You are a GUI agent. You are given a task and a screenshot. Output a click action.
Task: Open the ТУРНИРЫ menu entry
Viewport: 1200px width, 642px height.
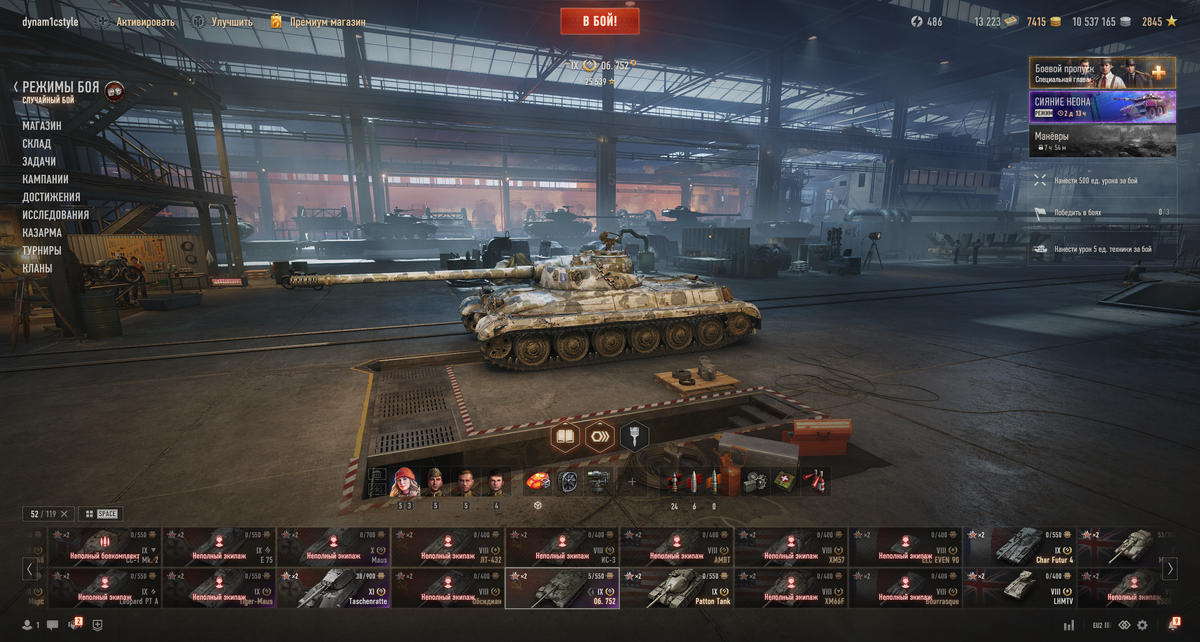[42, 250]
